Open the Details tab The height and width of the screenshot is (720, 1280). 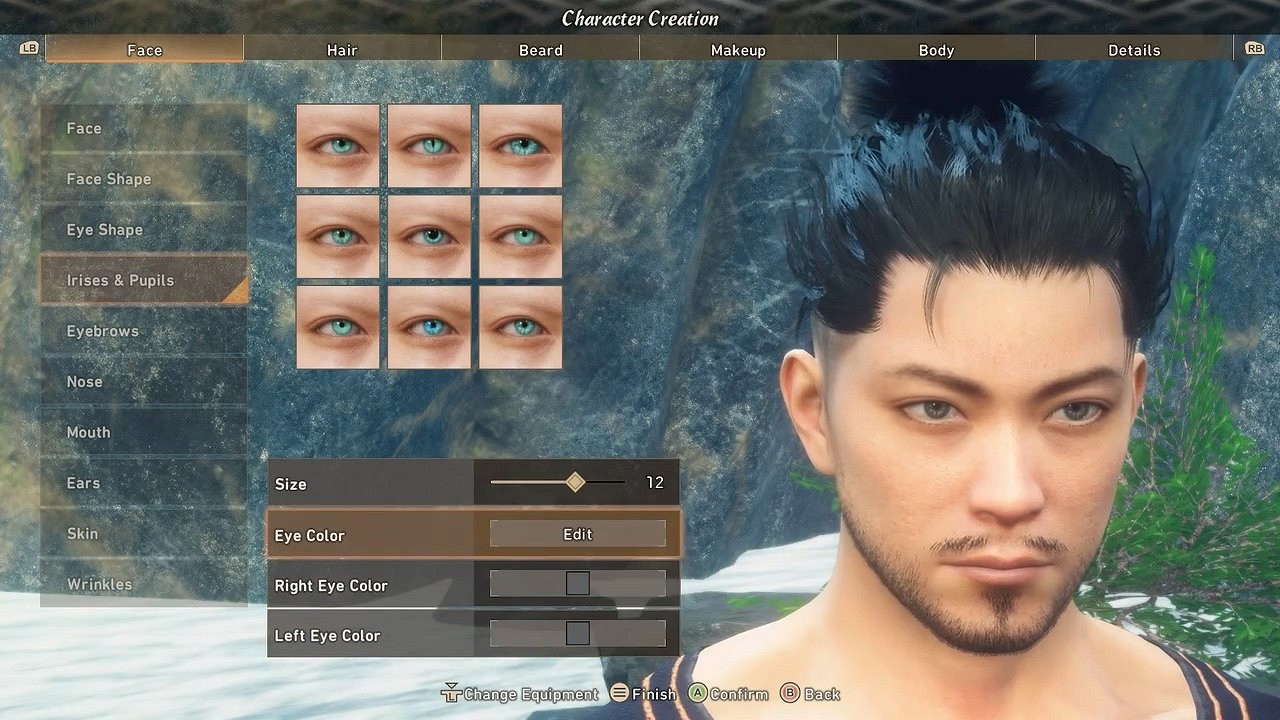1133,48
